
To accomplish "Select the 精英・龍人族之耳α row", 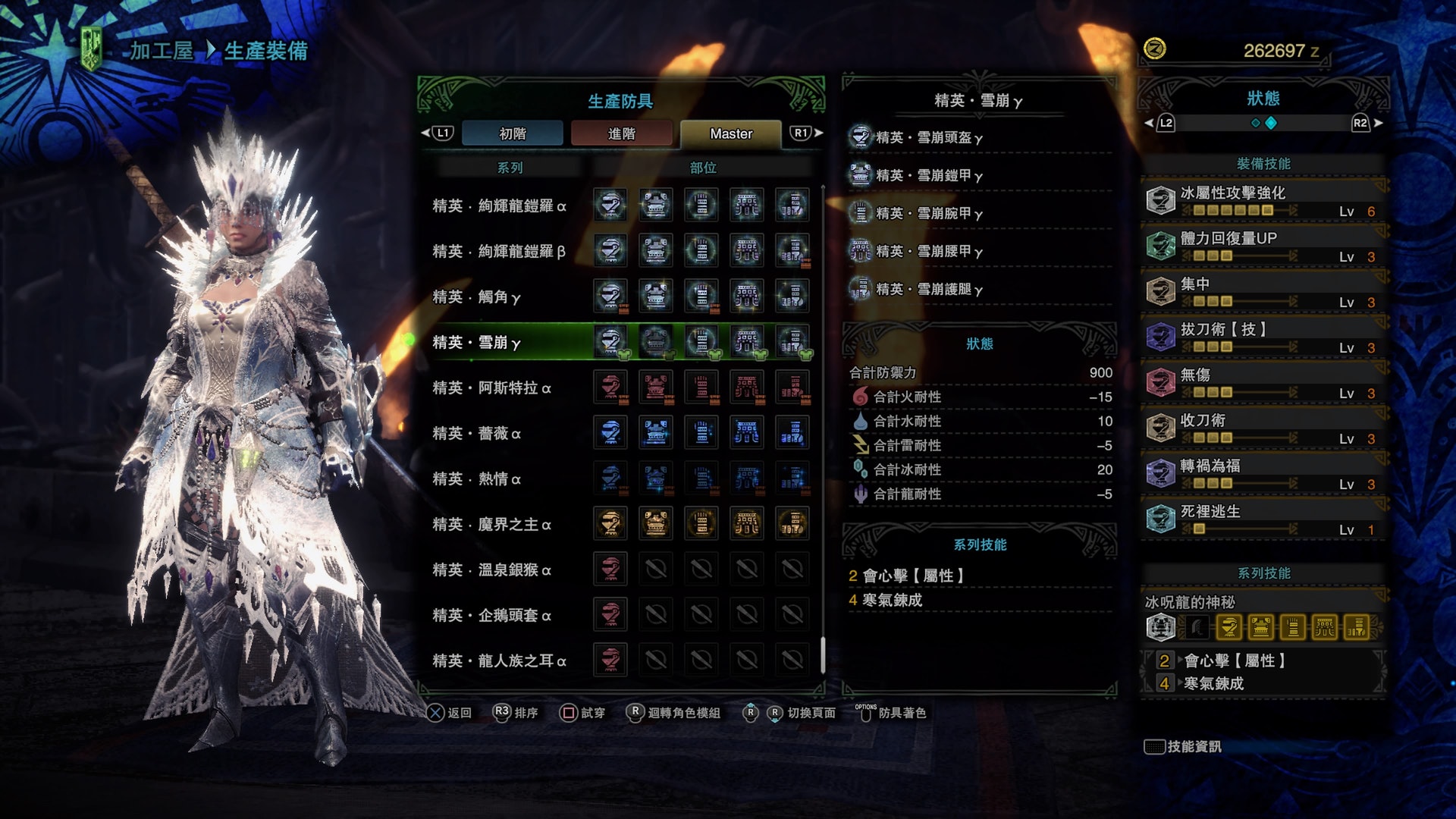I will coord(499,661).
